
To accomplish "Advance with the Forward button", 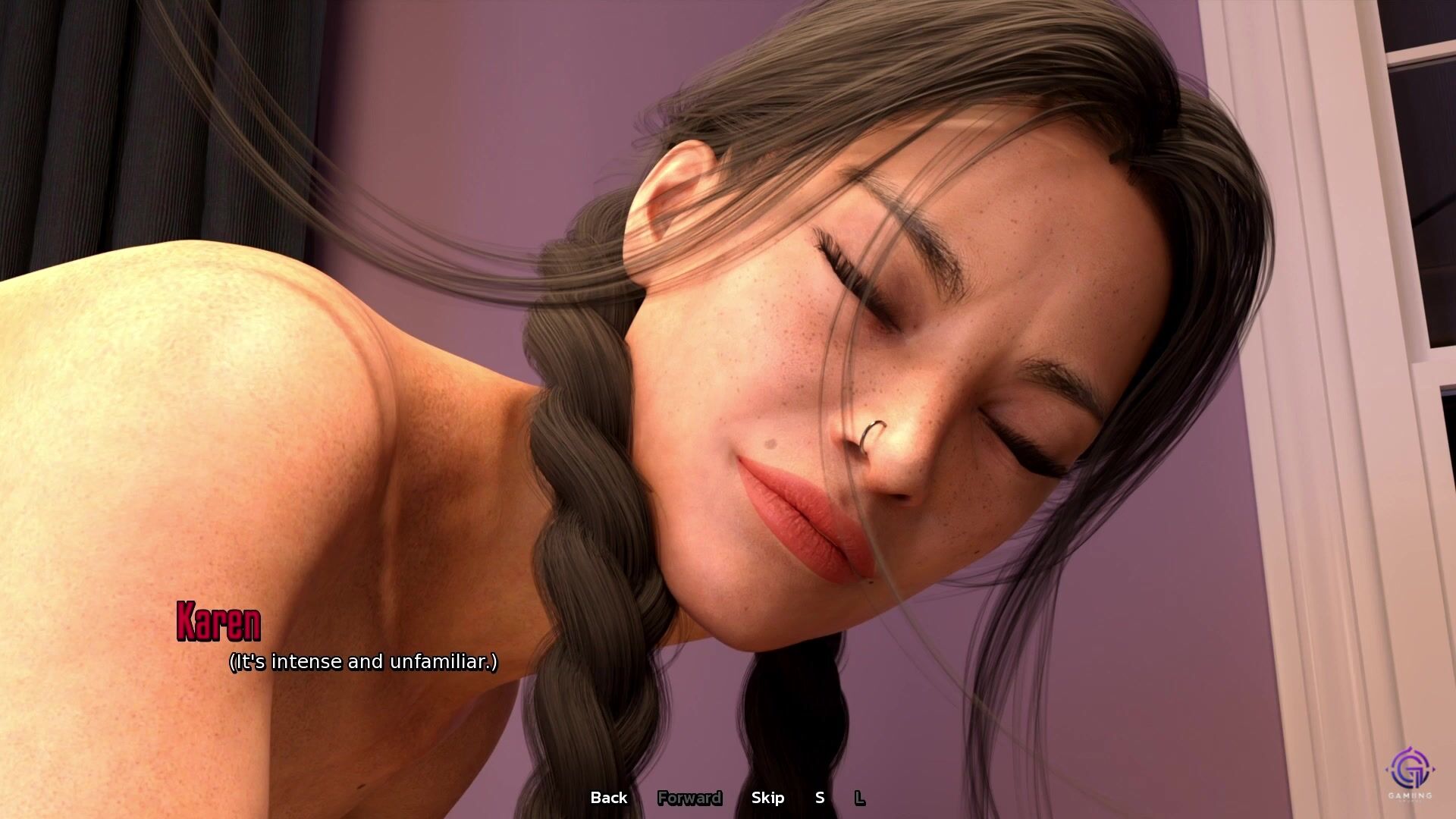I will pyautogui.click(x=689, y=798).
